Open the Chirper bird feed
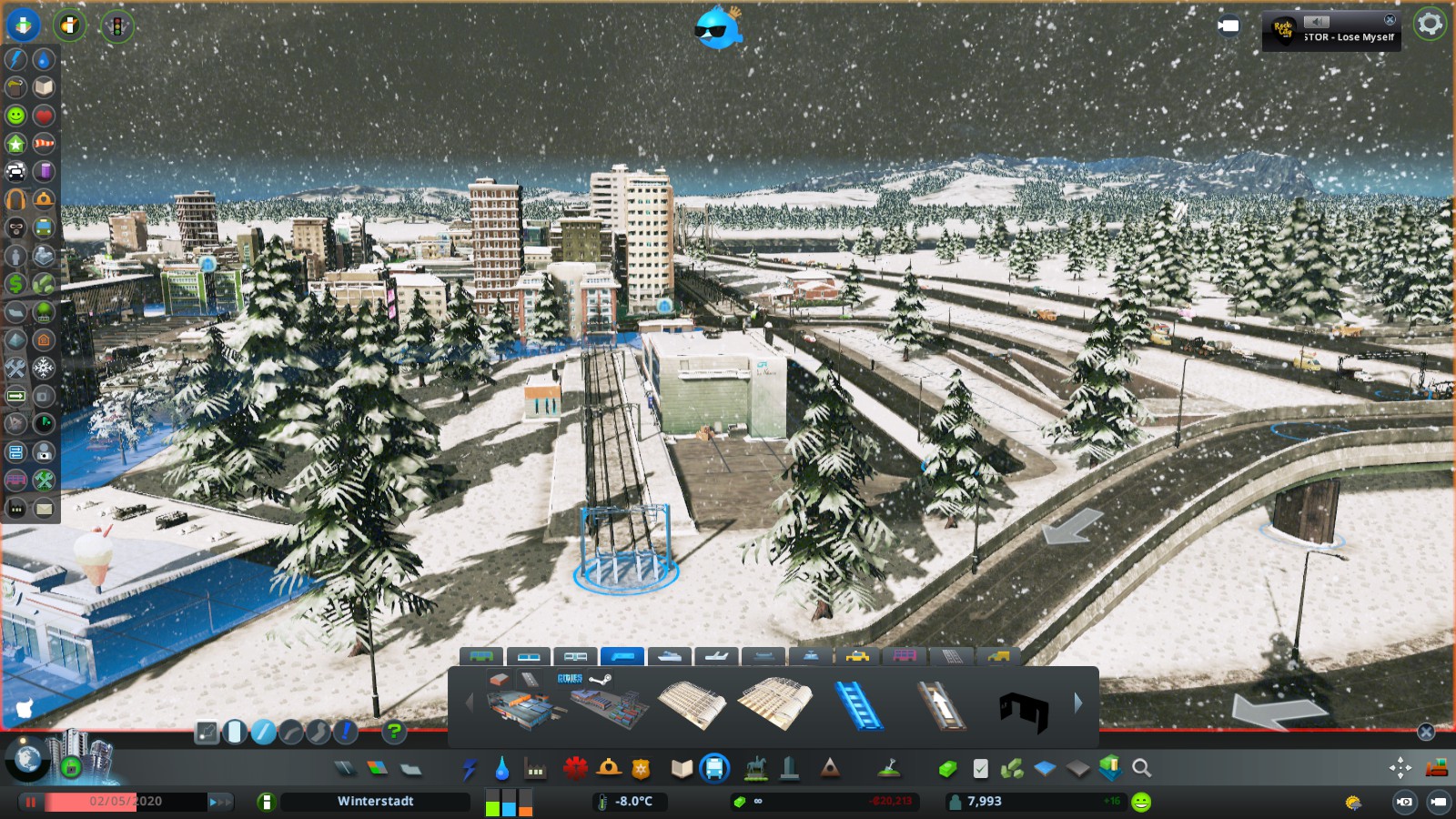The width and height of the screenshot is (1456, 819). click(x=719, y=27)
